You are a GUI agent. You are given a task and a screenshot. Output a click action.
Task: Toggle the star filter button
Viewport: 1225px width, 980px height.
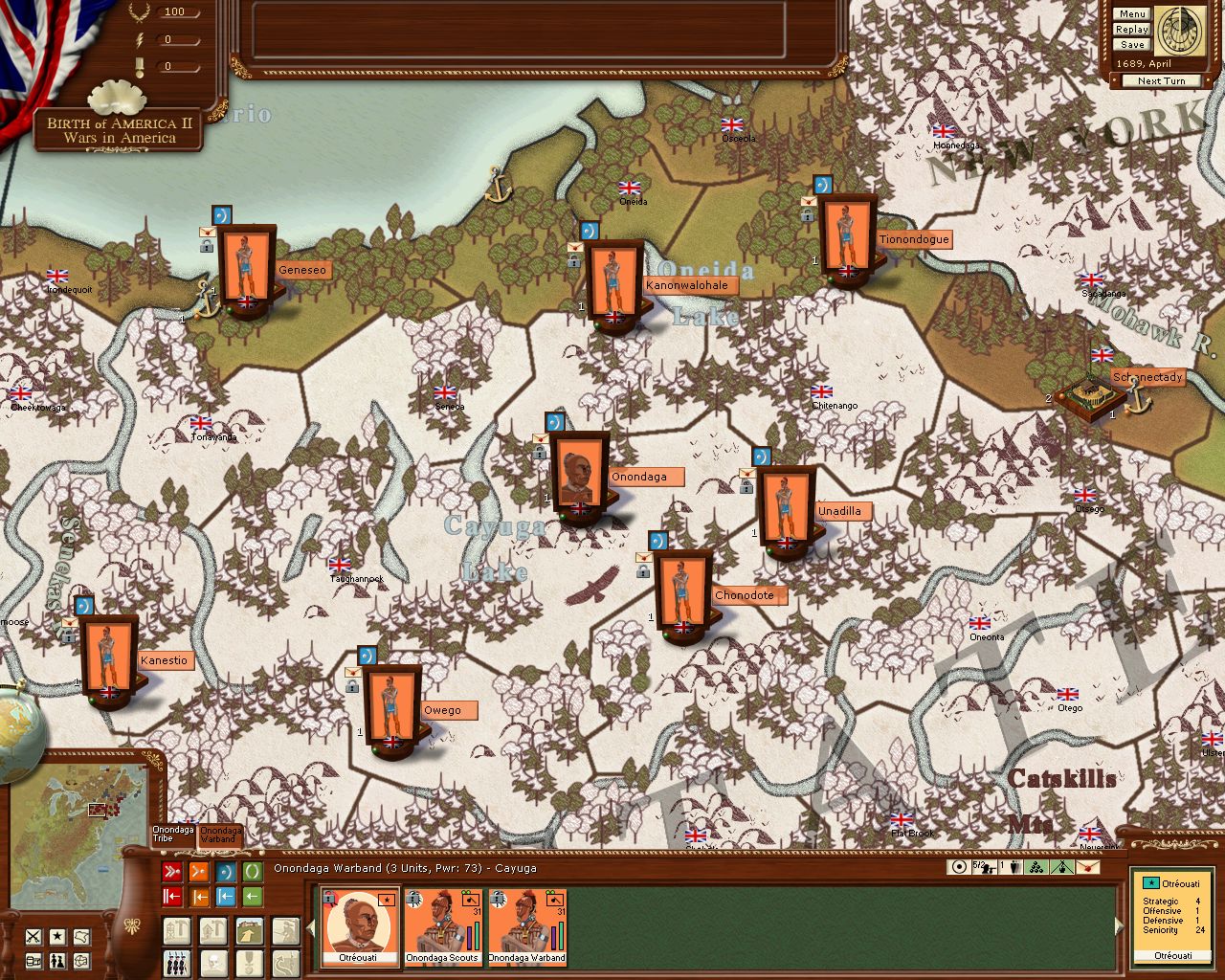(58, 936)
